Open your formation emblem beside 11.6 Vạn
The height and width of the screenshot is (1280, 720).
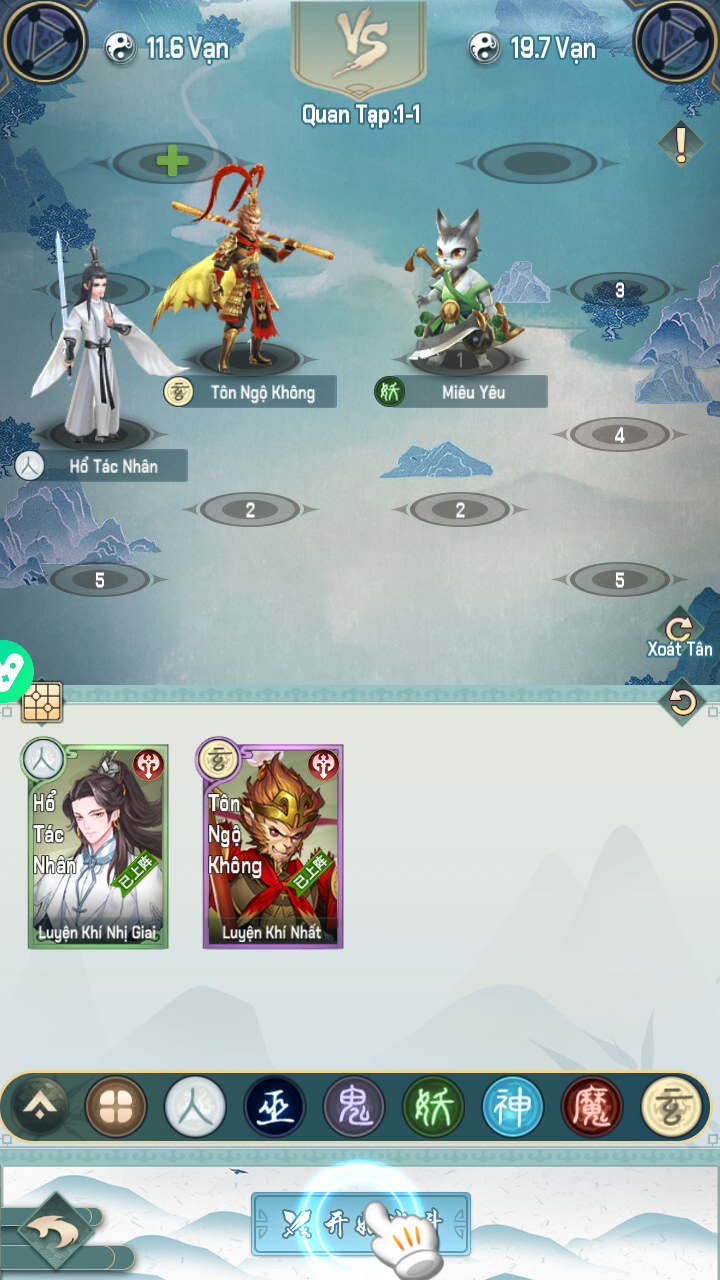click(x=43, y=42)
